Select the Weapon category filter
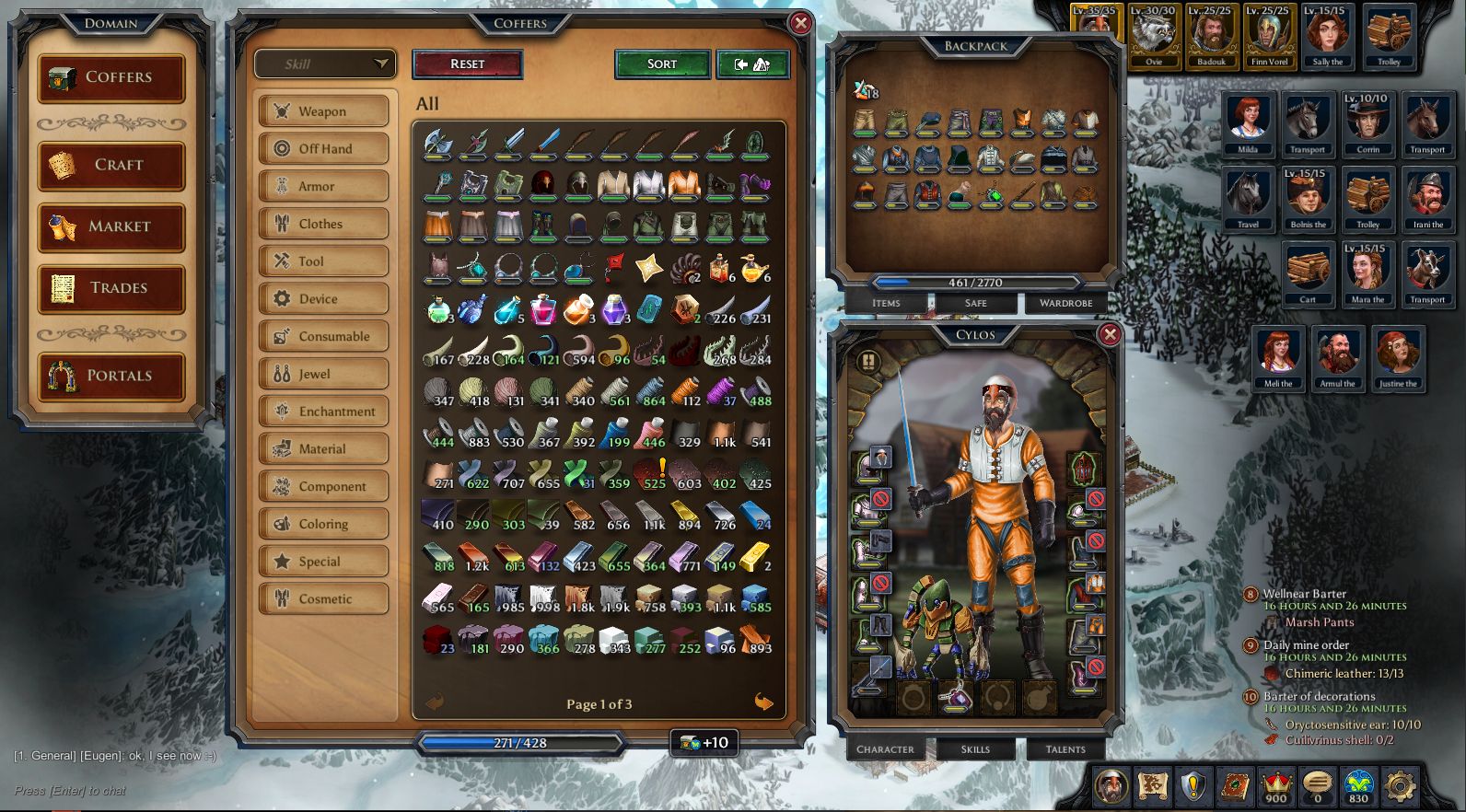The height and width of the screenshot is (812, 1466). [323, 110]
